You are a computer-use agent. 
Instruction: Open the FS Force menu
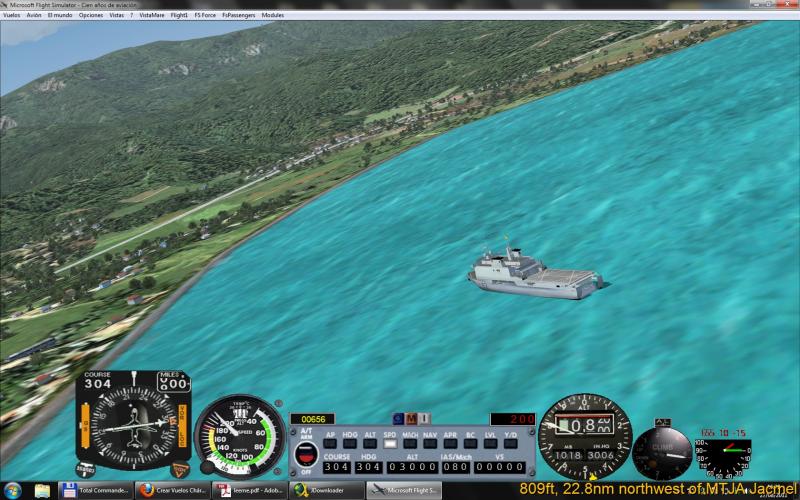click(203, 16)
